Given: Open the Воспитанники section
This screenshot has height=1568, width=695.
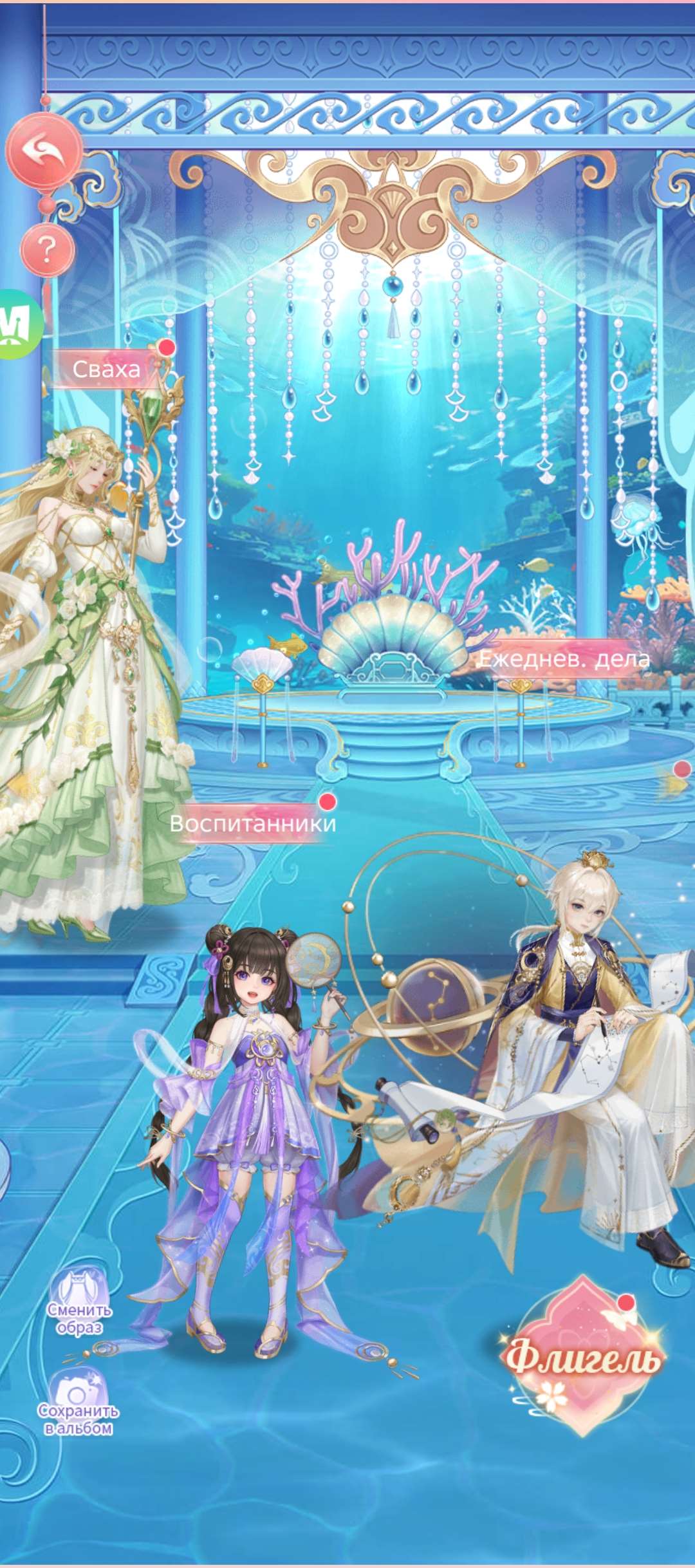Looking at the screenshot, I should (252, 823).
